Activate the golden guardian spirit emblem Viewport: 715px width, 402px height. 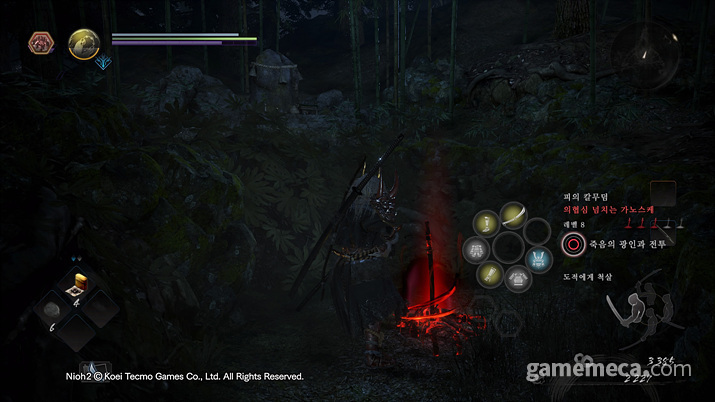point(83,43)
